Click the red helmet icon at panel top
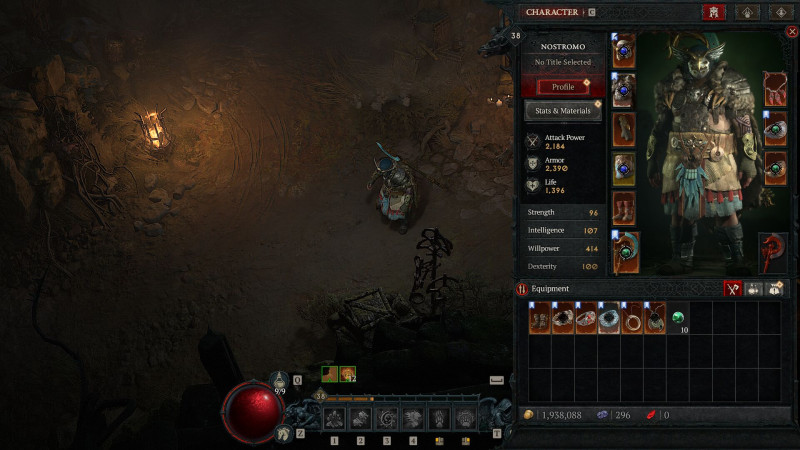This screenshot has height=450, width=800. [x=714, y=12]
